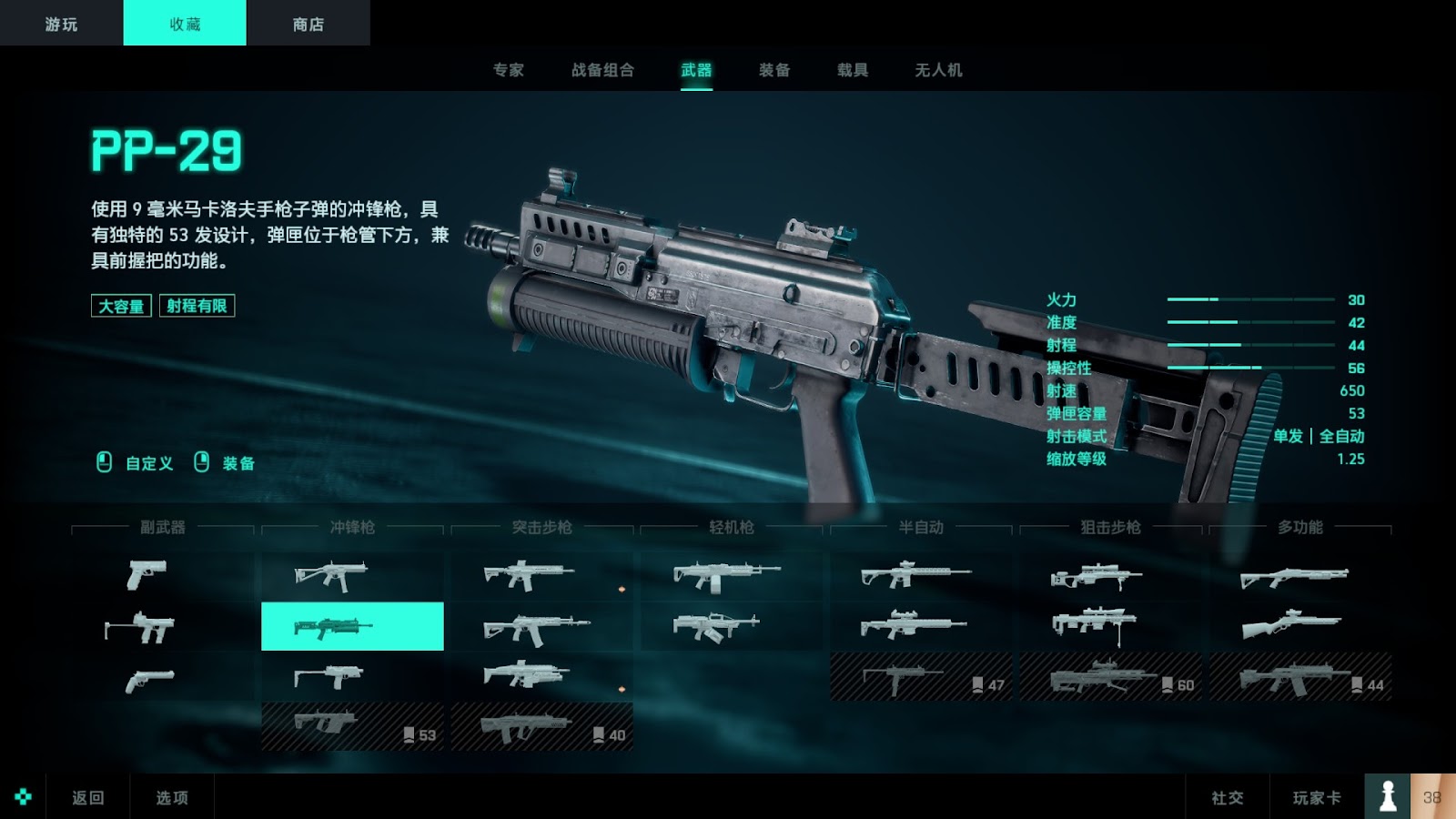Select the top pistol in 副武器 column

click(147, 574)
